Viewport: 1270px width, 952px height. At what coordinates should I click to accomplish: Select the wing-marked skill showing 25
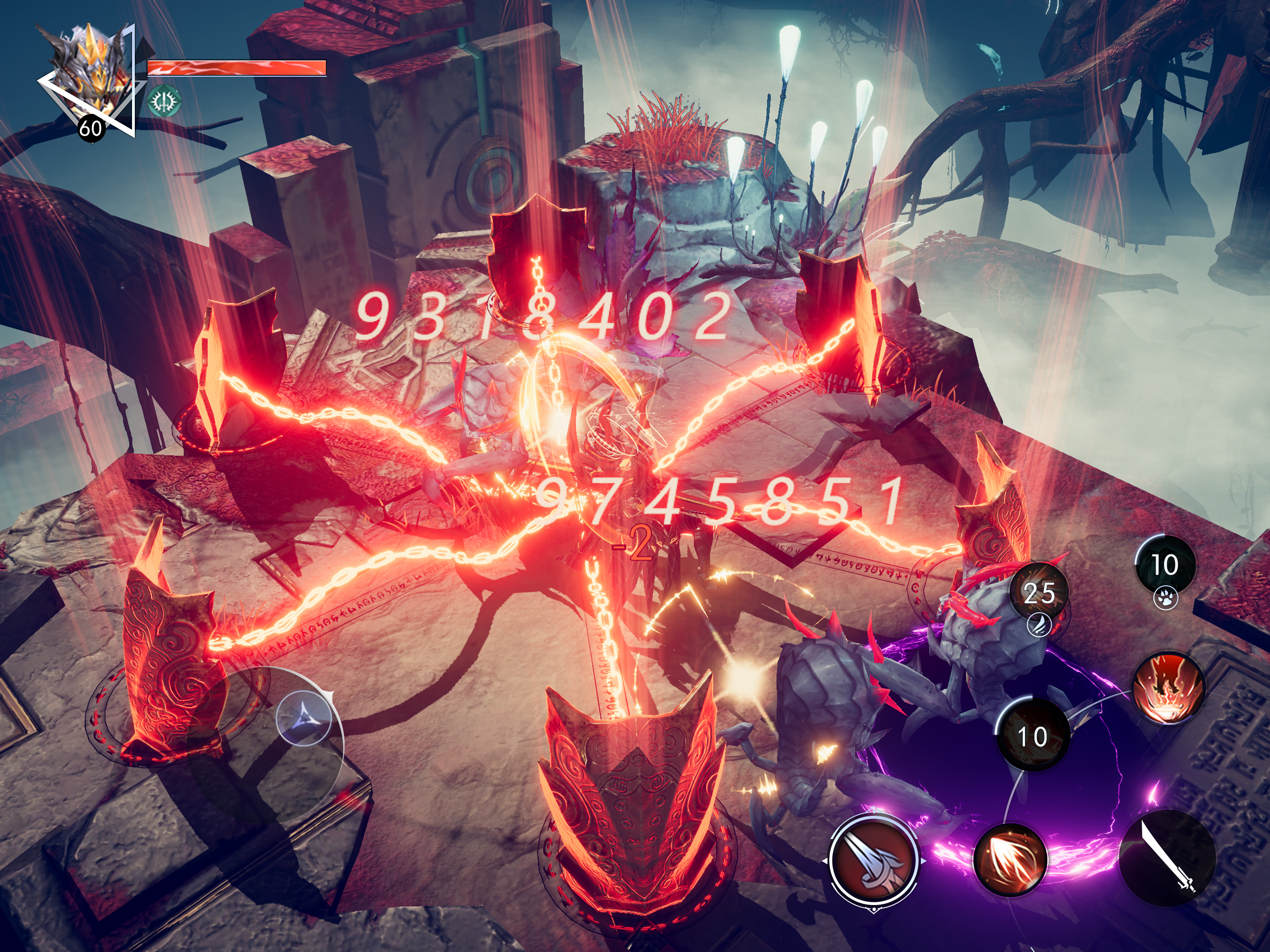click(x=1039, y=594)
